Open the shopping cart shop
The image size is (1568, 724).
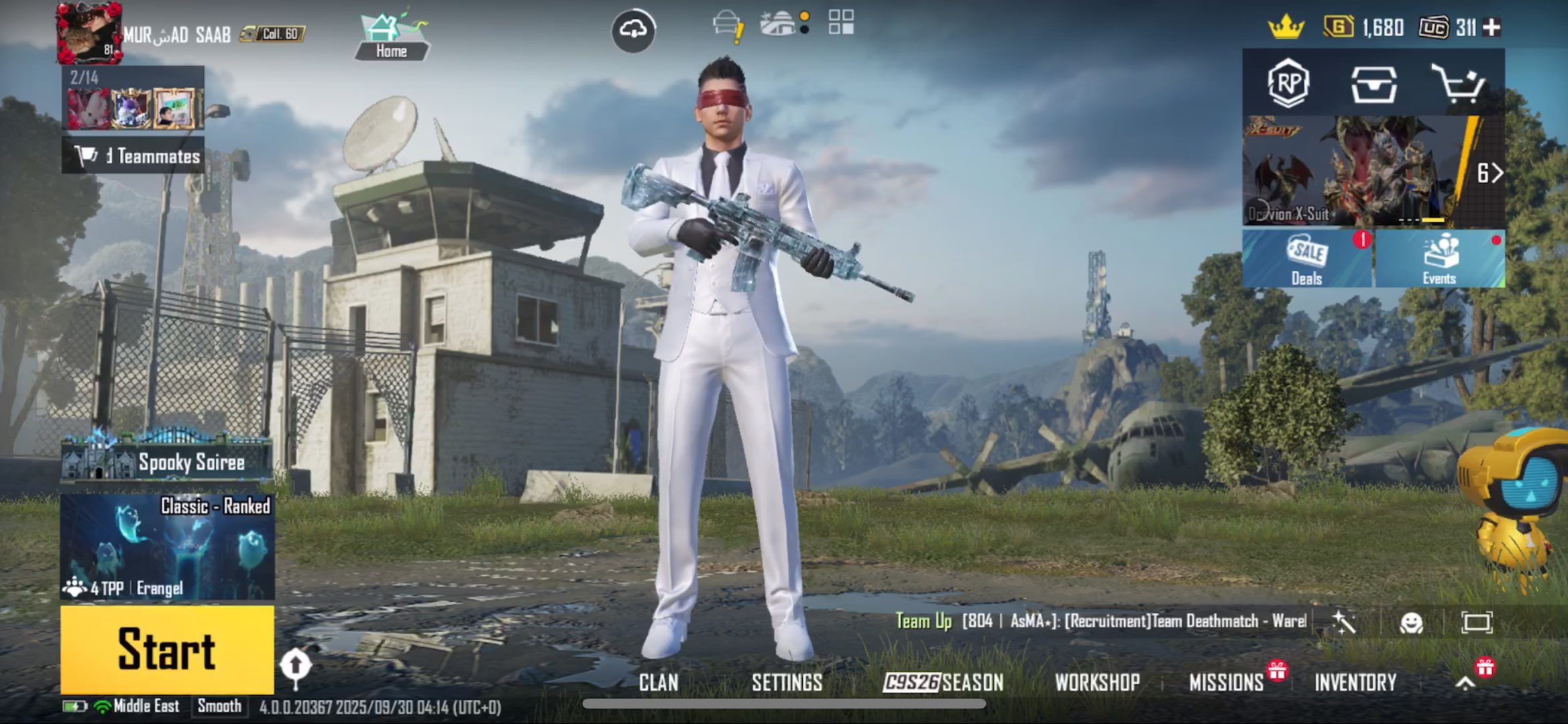pyautogui.click(x=1457, y=83)
